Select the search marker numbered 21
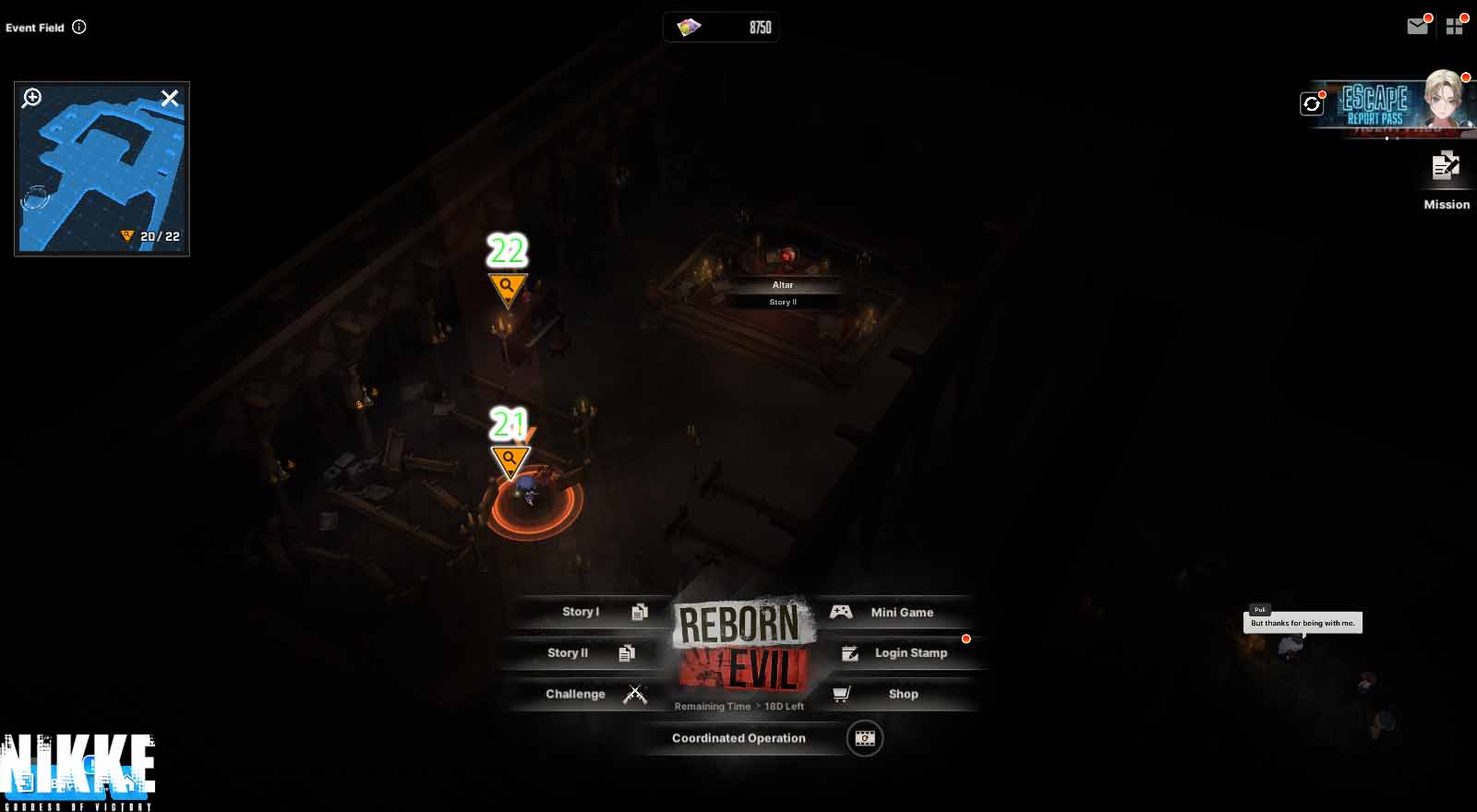1477x812 pixels. [510, 460]
